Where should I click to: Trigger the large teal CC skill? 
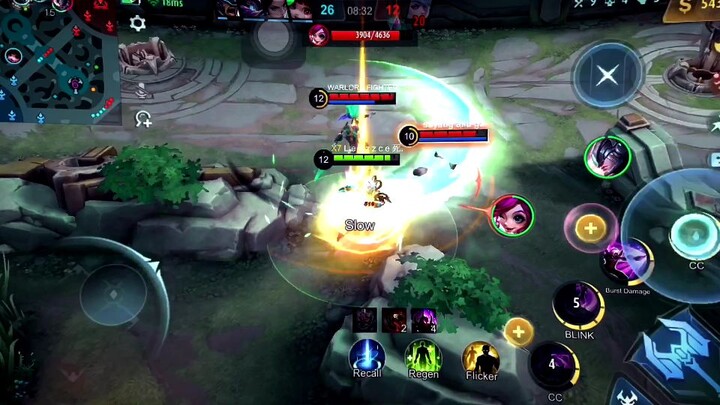[690, 234]
